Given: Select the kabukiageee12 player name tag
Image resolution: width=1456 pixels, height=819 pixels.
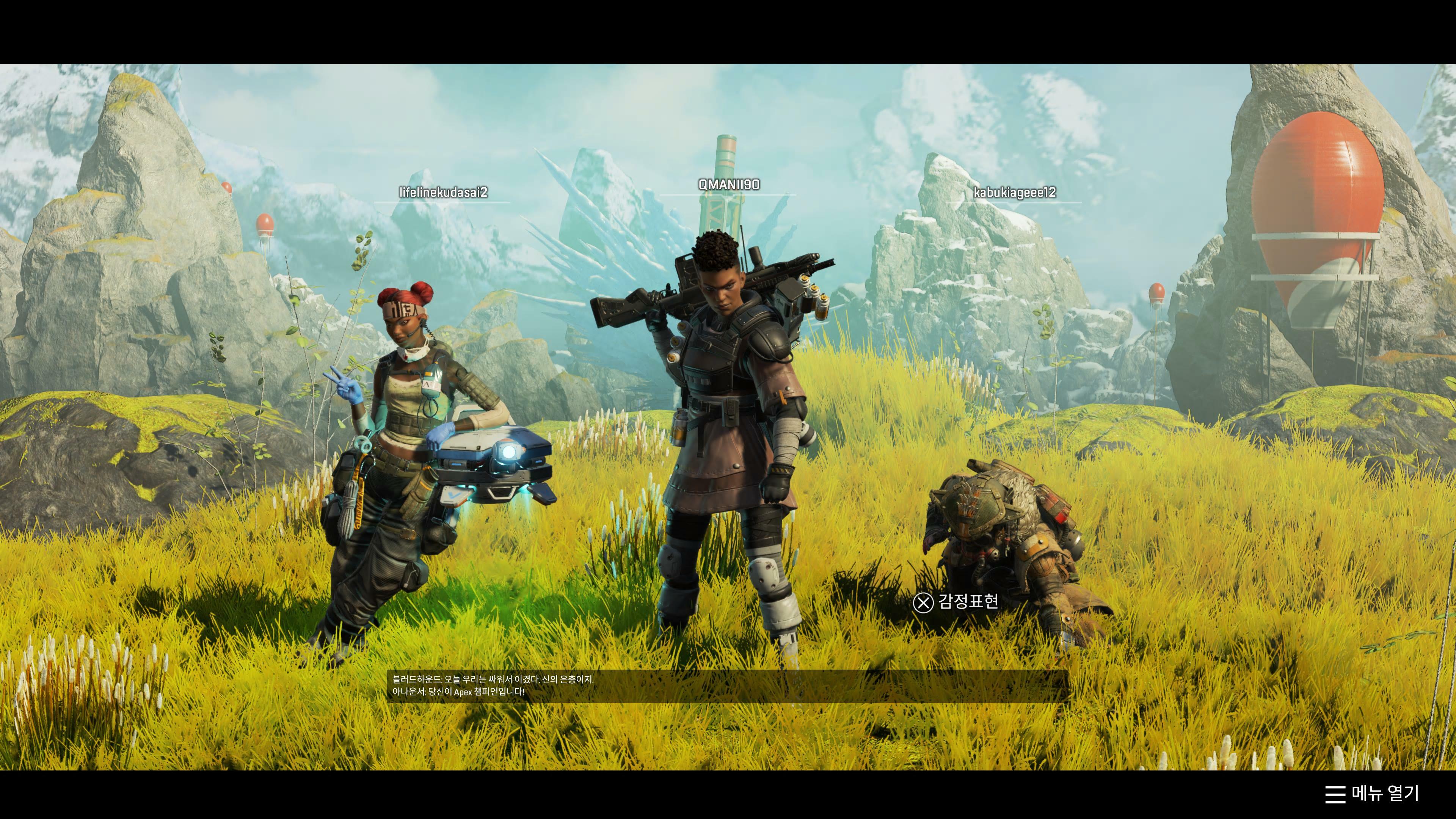Looking at the screenshot, I should [x=1014, y=192].
